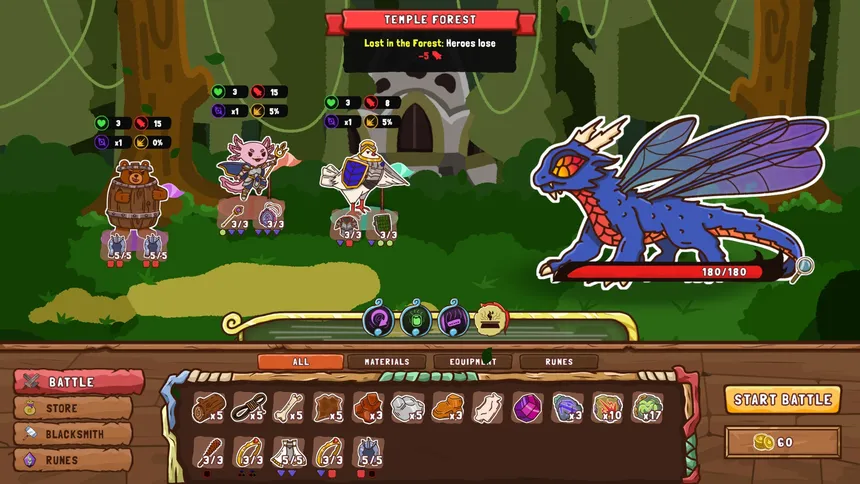The width and height of the screenshot is (860, 484).
Task: Select the bone material slot
Action: [x=287, y=407]
